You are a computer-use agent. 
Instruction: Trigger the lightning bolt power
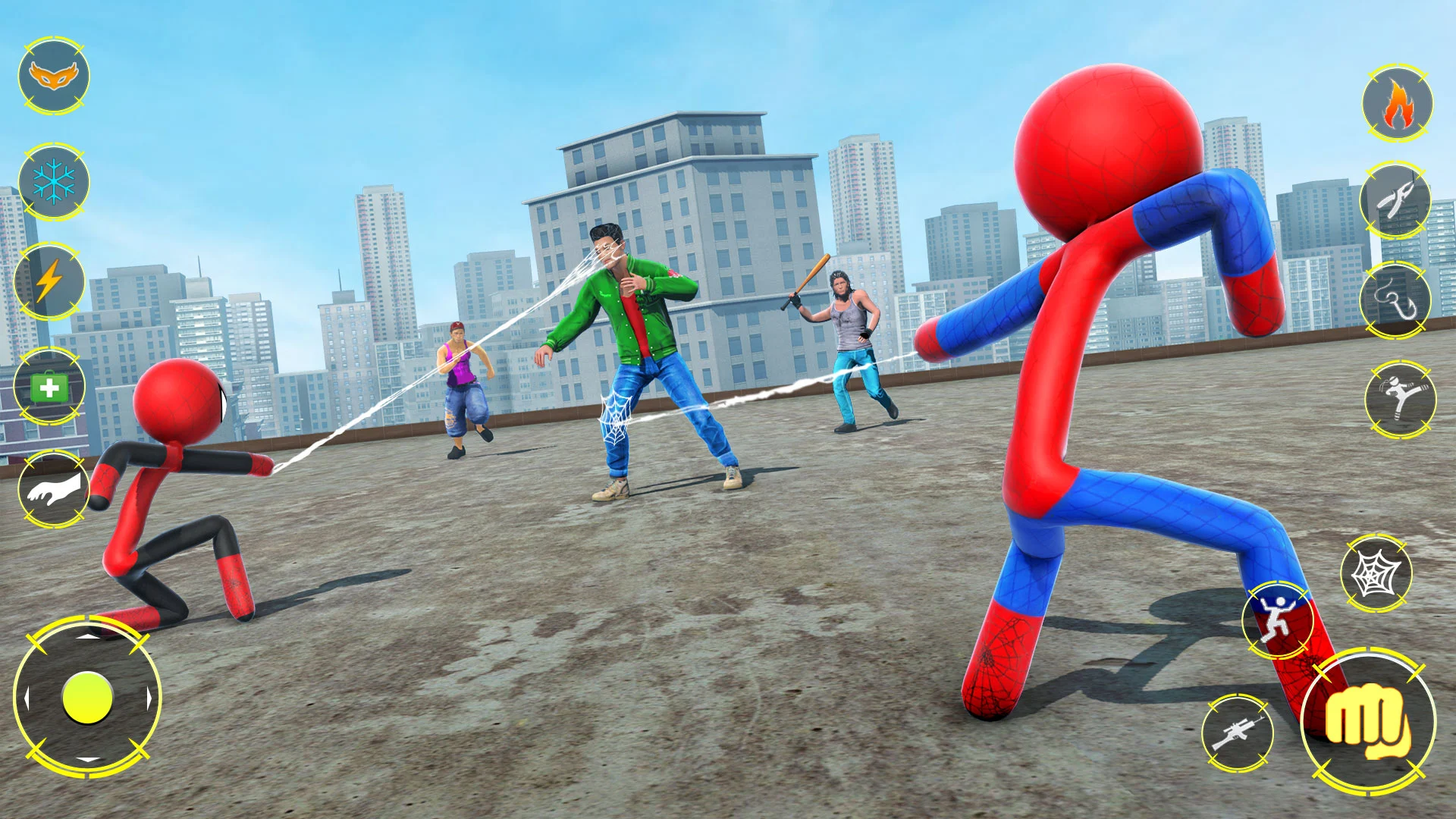coord(49,282)
